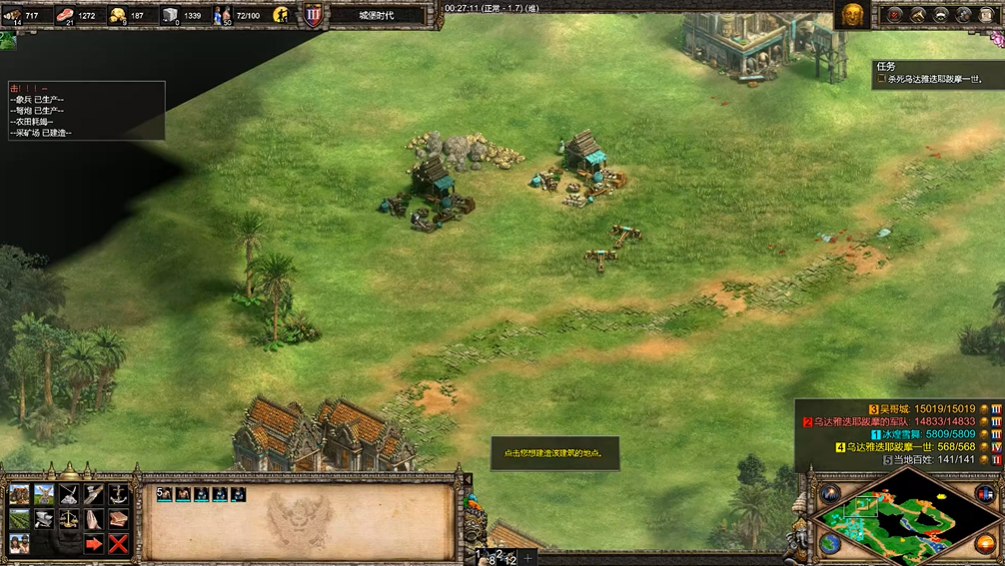Click the orange sun button near minimap
Screen dimensions: 1005x566
click(x=986, y=544)
